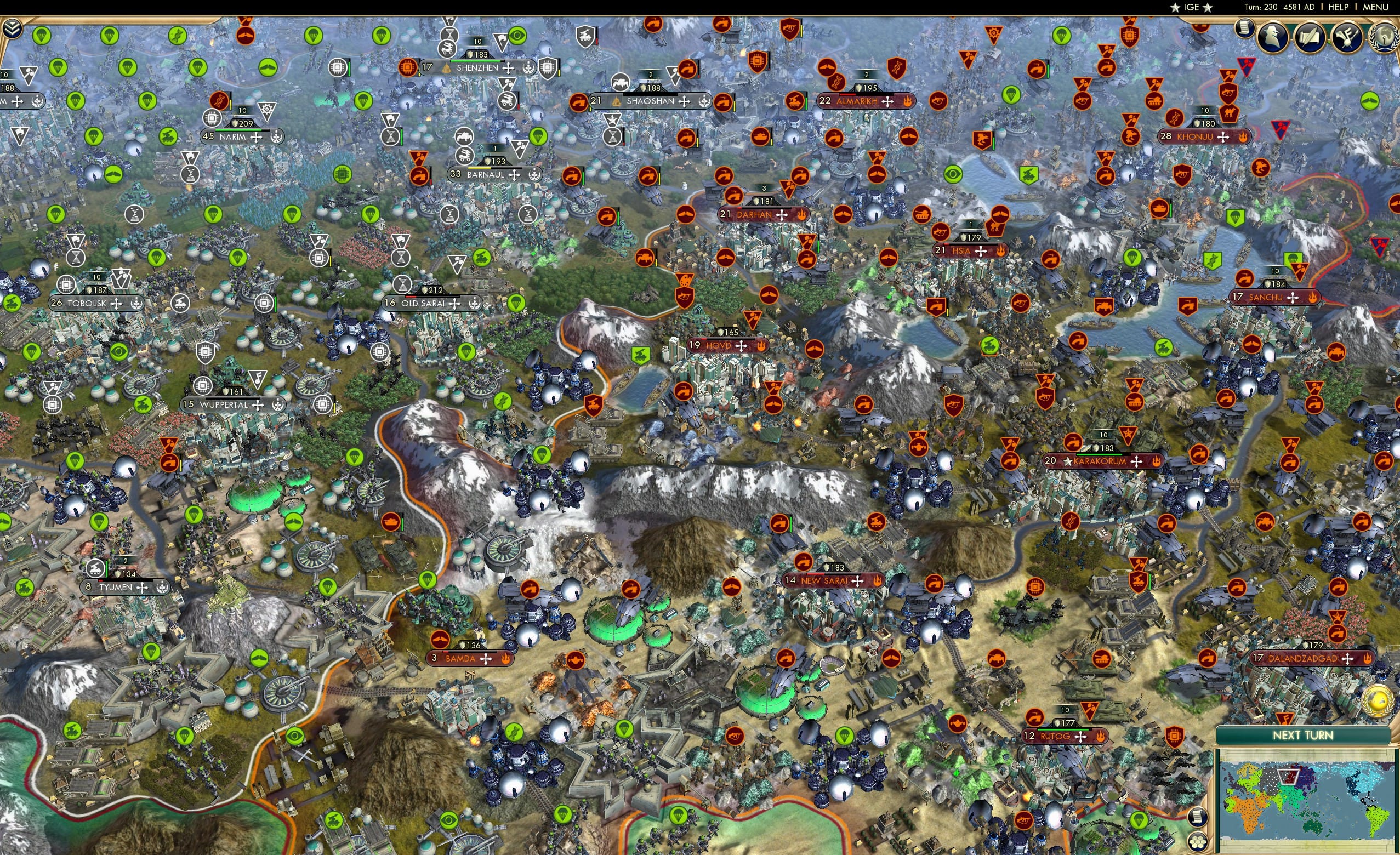Click the golden globe icon above the minimap
The image size is (1400, 855).
pyautogui.click(x=1377, y=702)
